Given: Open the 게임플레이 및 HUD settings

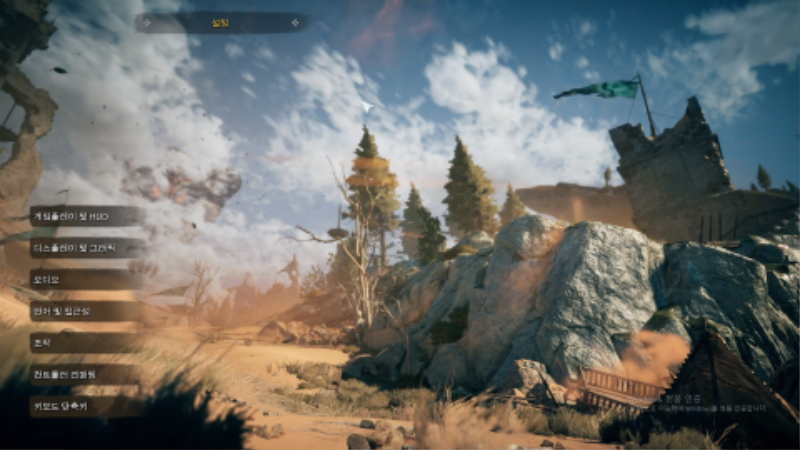Looking at the screenshot, I should point(87,215).
